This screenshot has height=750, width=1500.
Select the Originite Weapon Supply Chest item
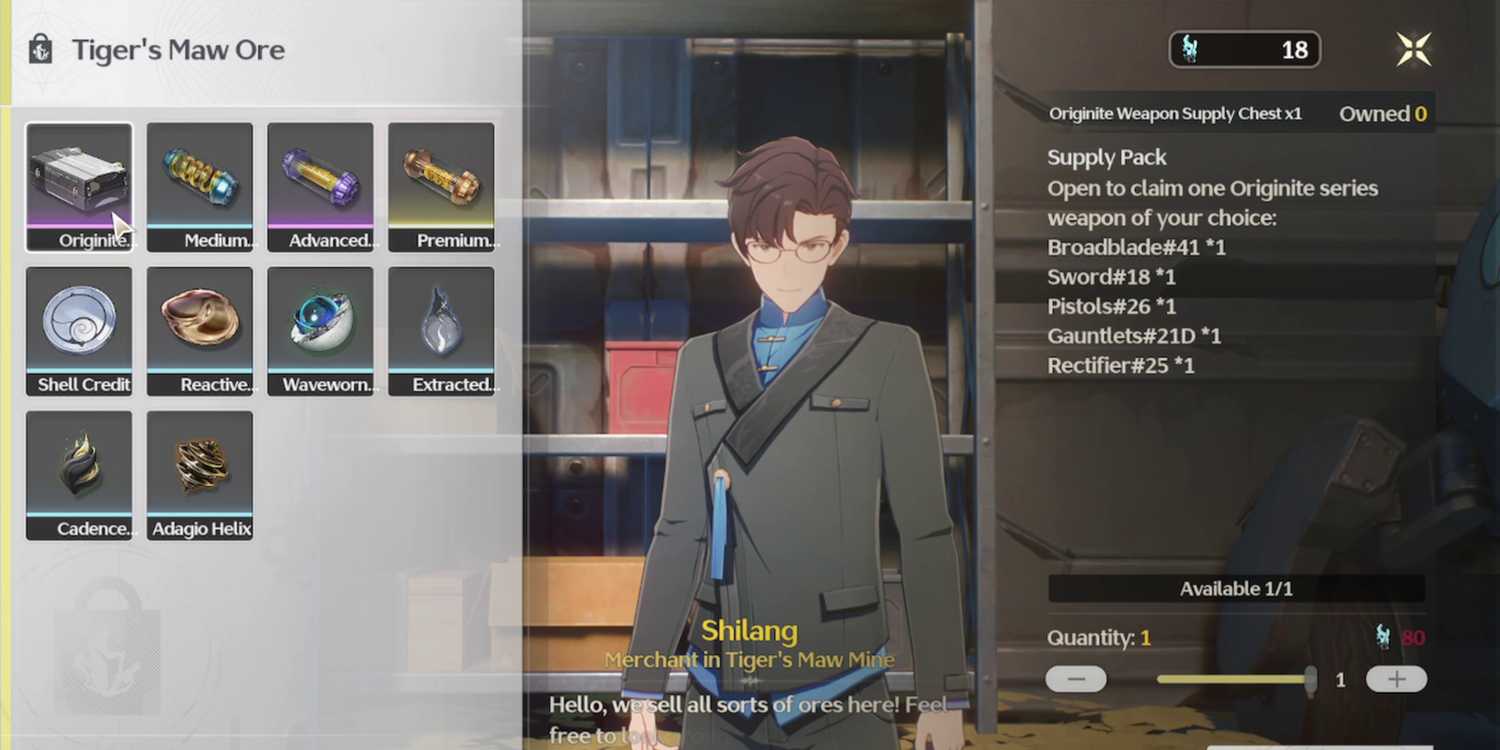79,187
